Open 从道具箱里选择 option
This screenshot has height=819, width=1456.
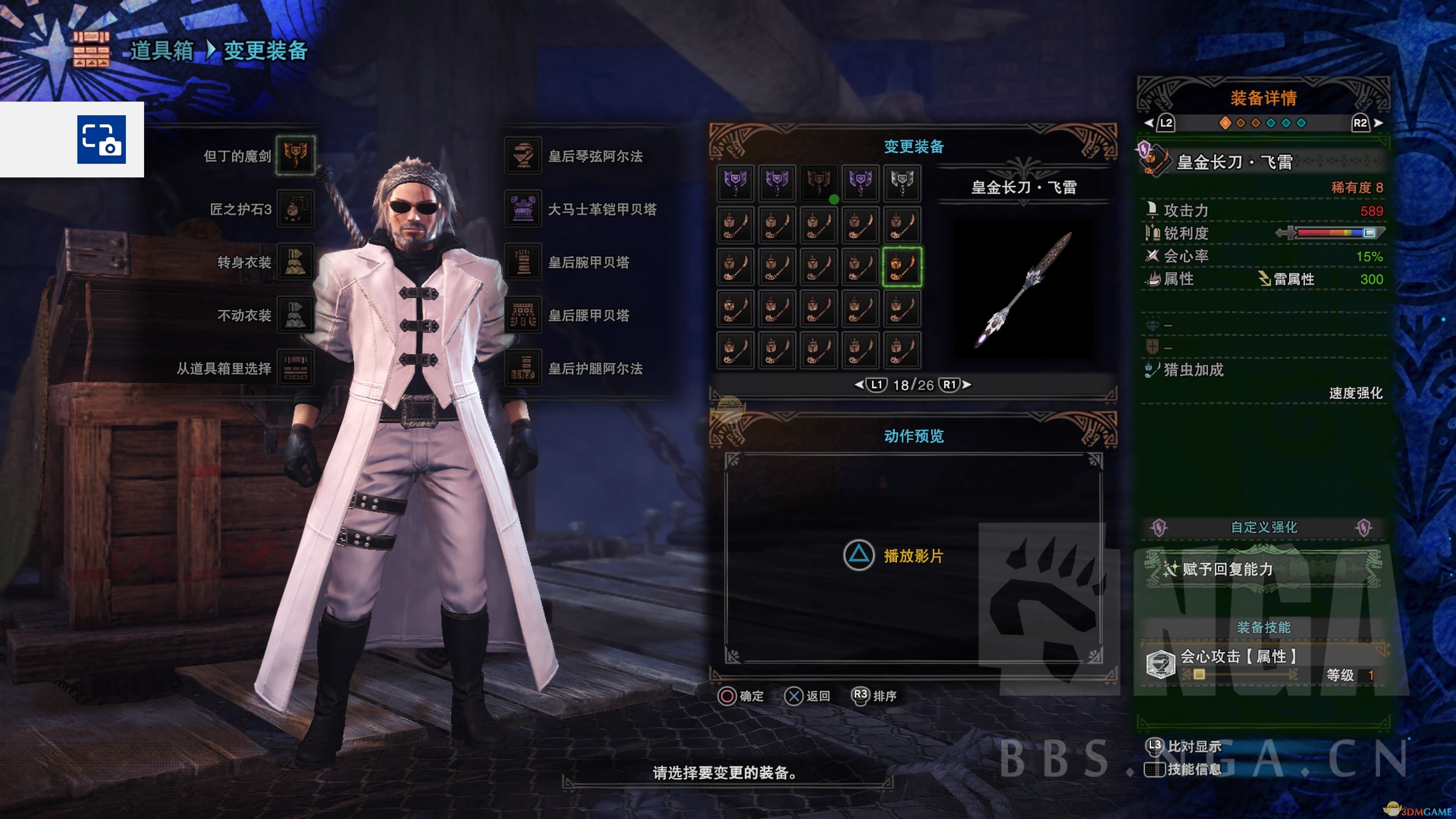[295, 368]
